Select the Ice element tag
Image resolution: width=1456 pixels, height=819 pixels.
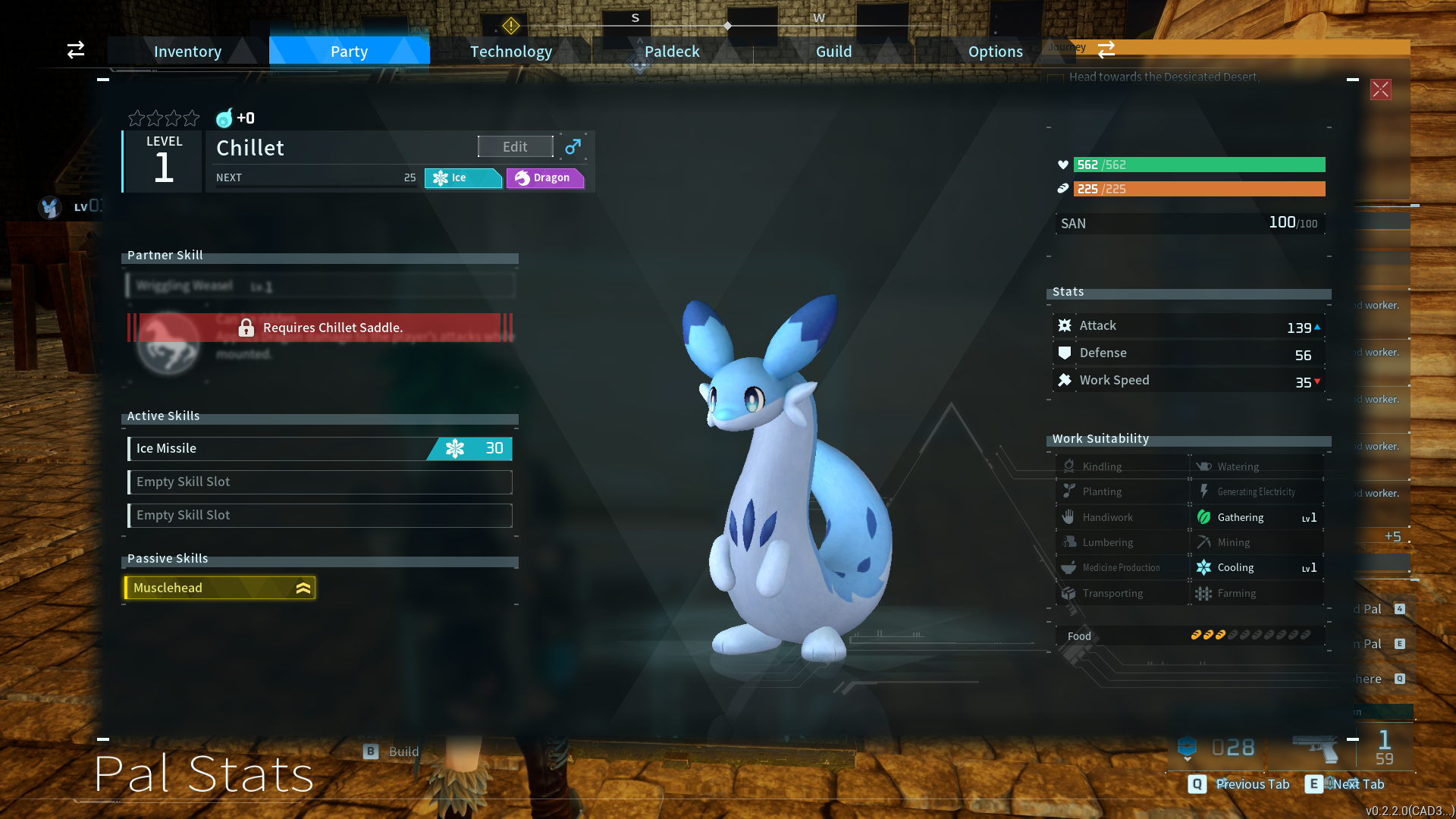click(461, 177)
